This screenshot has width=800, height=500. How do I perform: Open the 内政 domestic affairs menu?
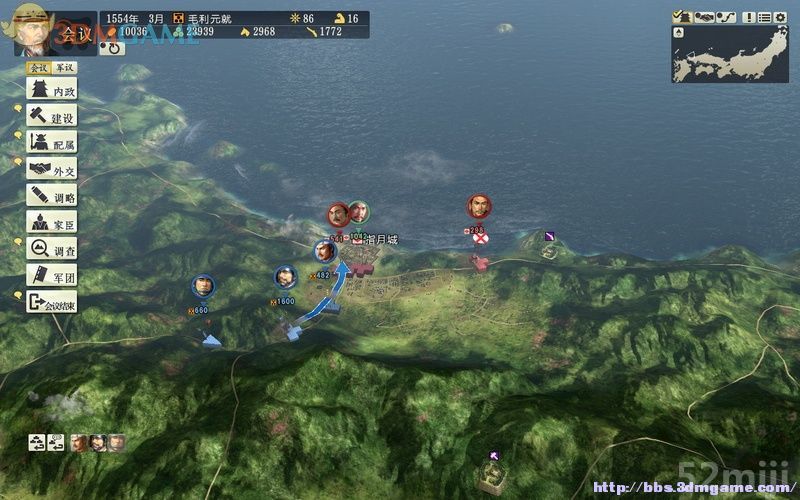[x=52, y=91]
